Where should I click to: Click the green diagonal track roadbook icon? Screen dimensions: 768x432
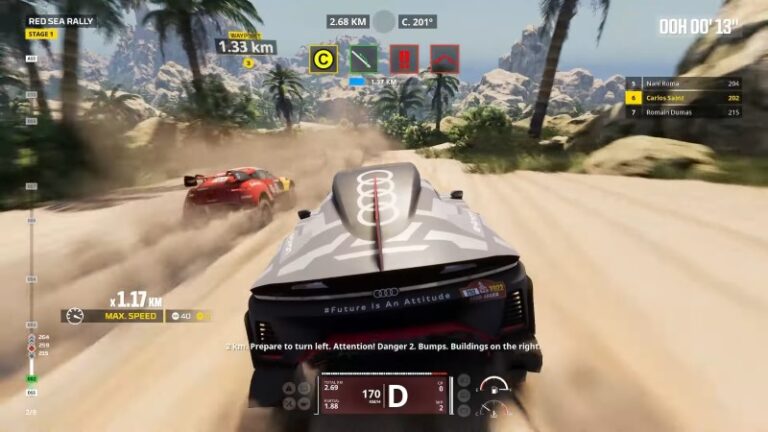click(364, 59)
